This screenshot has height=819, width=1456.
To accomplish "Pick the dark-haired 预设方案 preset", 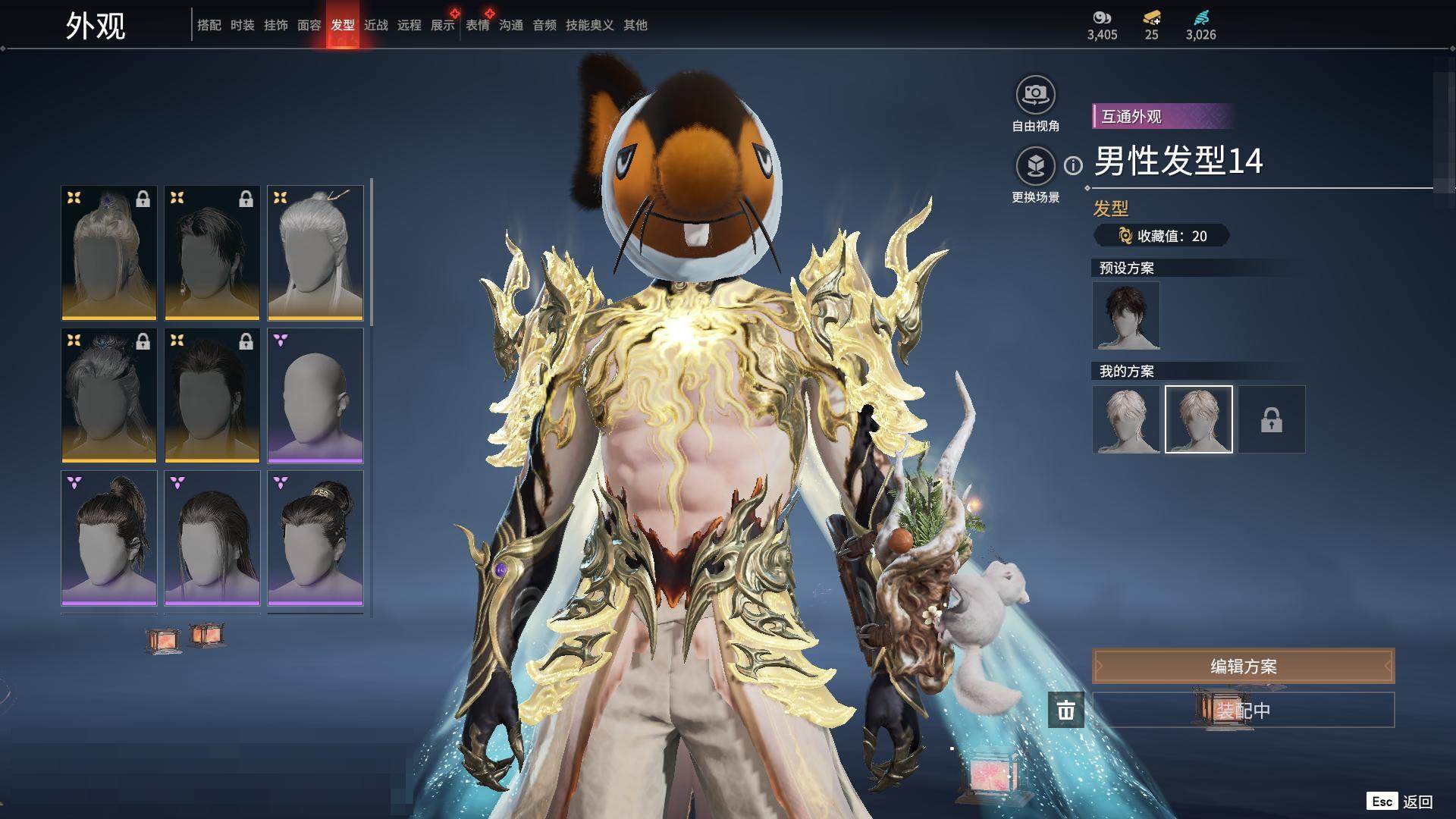I will tap(1126, 315).
